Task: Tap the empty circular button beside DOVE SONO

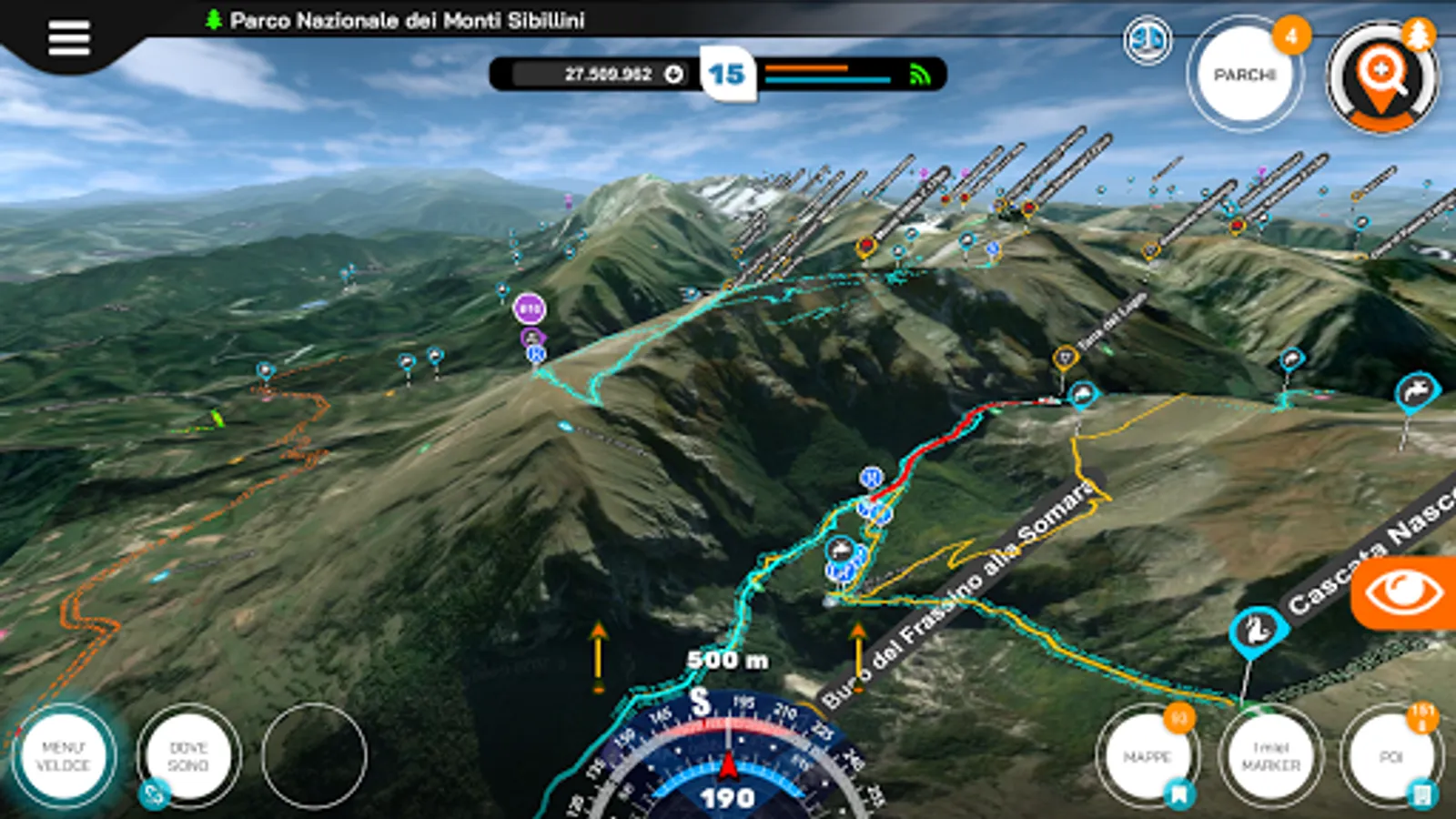Action: point(314,756)
